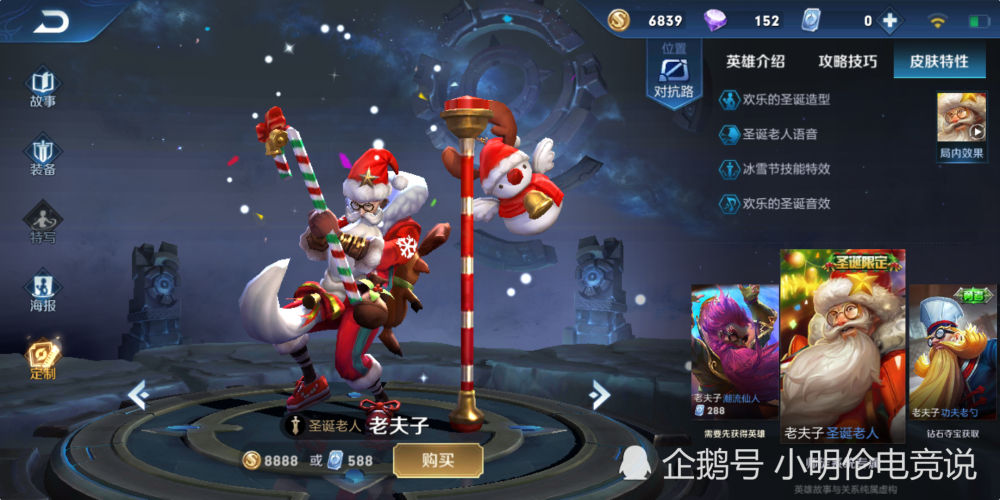Buy the skin with the 购买 button
The width and height of the screenshot is (1000, 500).
(438, 460)
